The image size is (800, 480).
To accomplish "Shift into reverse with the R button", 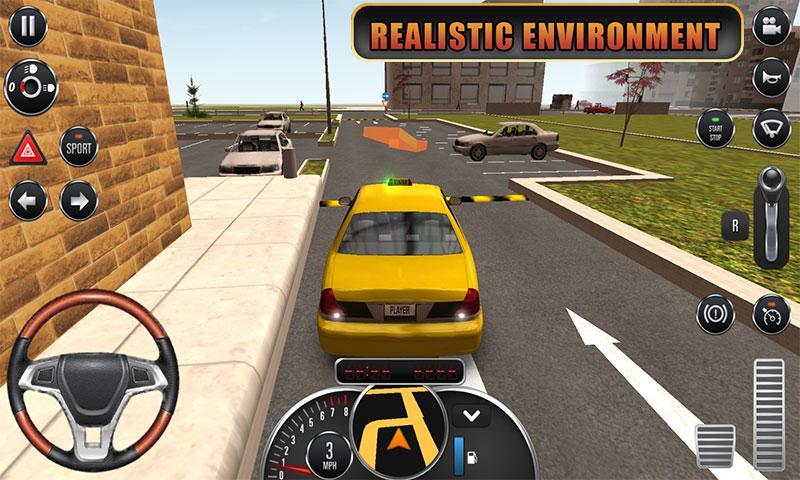I will 735,225.
